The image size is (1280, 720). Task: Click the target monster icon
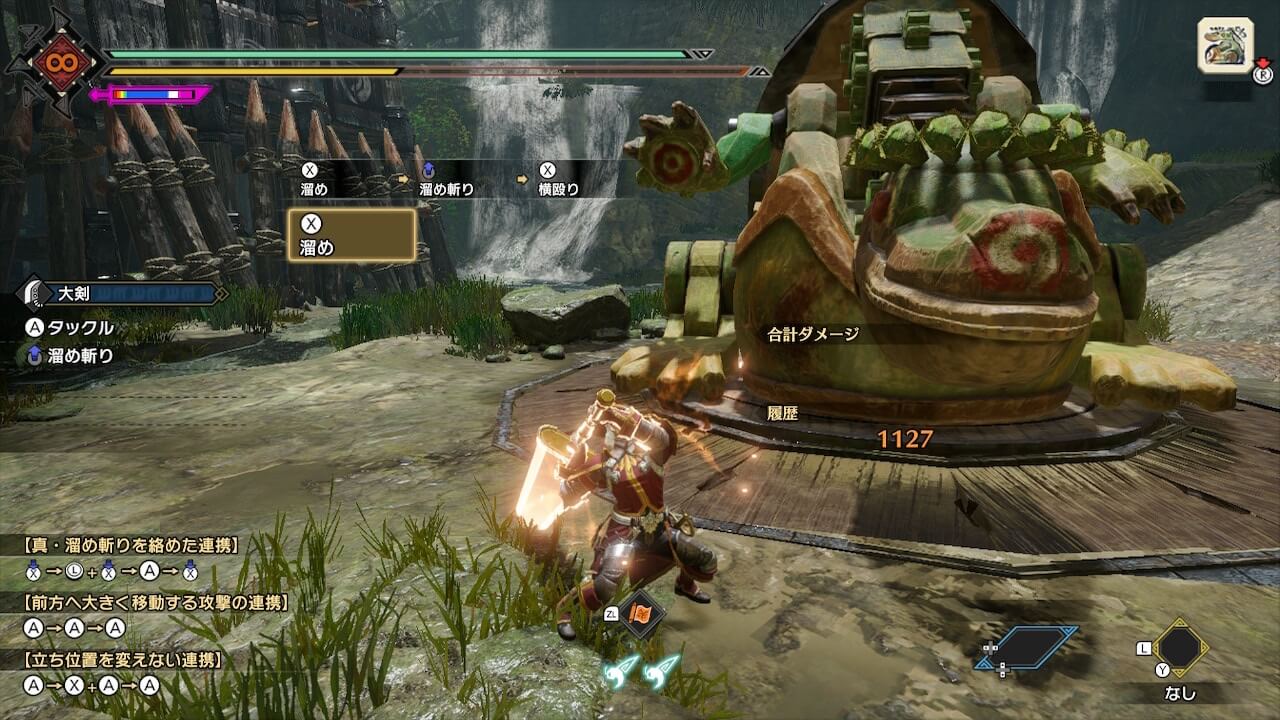(x=1225, y=45)
